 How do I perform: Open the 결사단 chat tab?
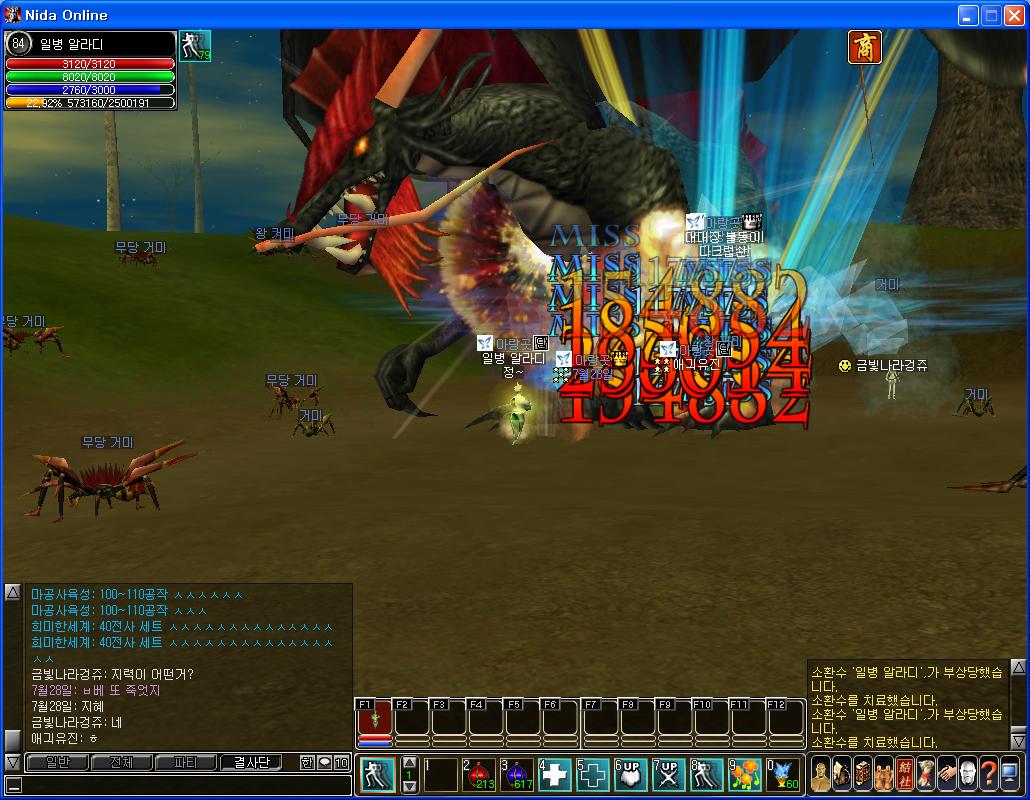coord(250,763)
